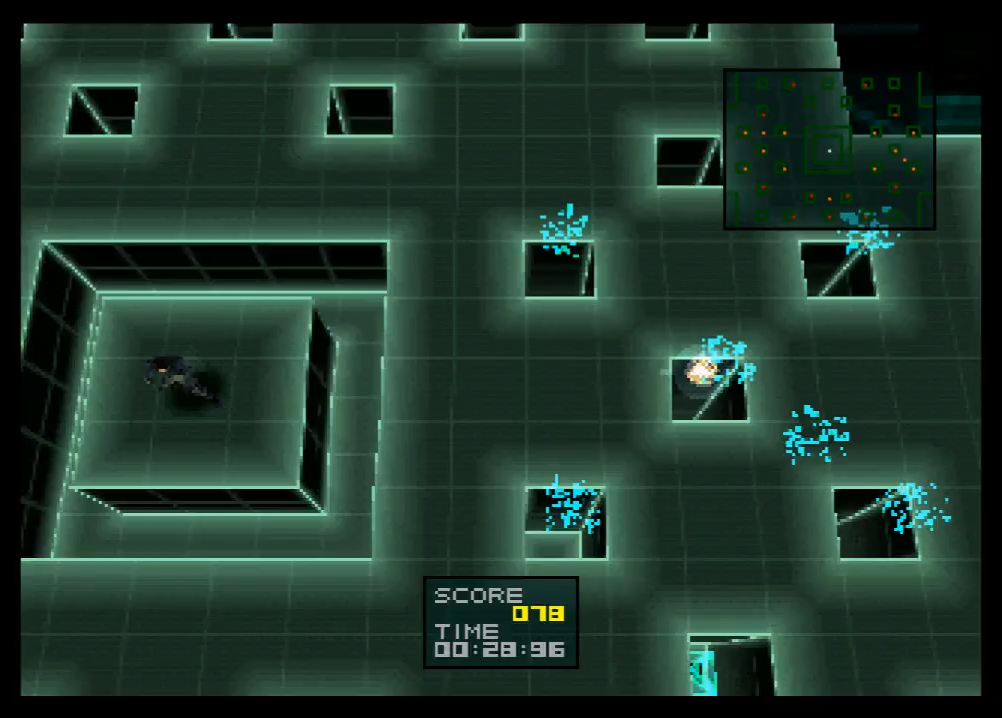Image resolution: width=1002 pixels, height=718 pixels.
Task: Click the radar minimap
Action: [829, 149]
